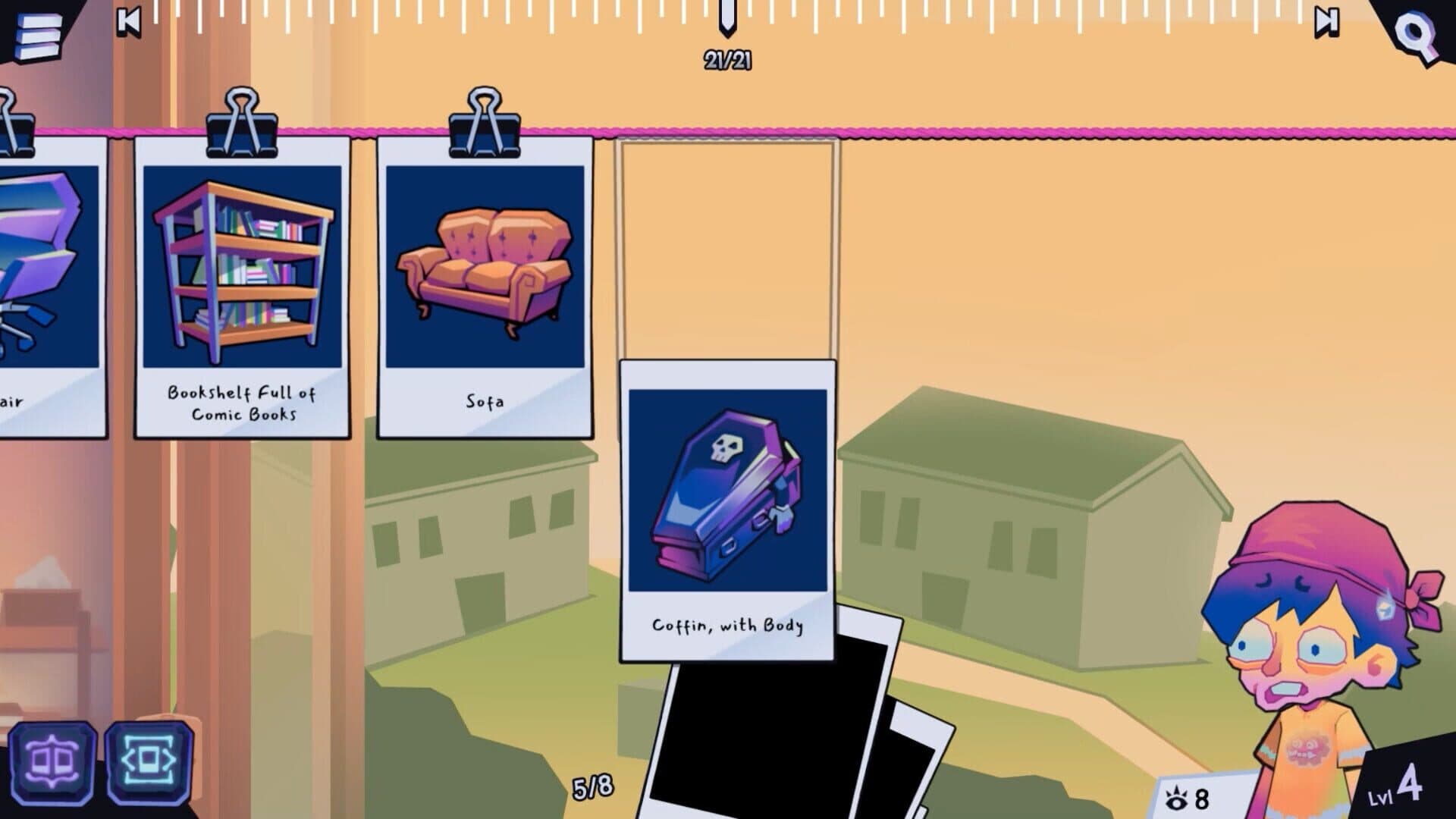The width and height of the screenshot is (1456, 819).
Task: Jump to the timeline's first entry
Action: coord(129,21)
